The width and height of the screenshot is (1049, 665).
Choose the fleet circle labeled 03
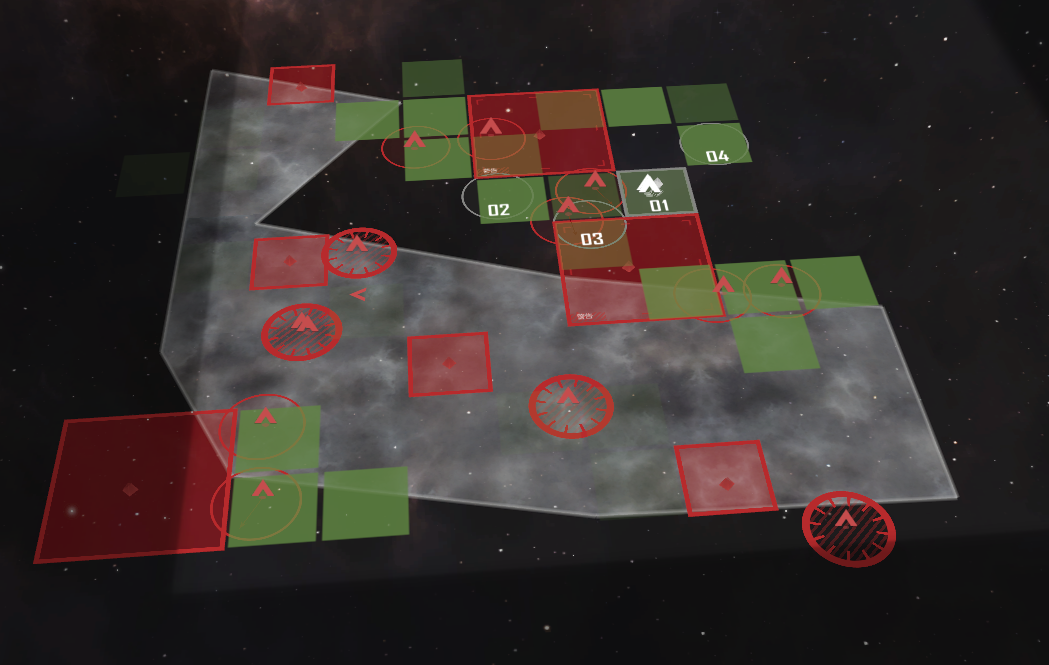[x=591, y=229]
